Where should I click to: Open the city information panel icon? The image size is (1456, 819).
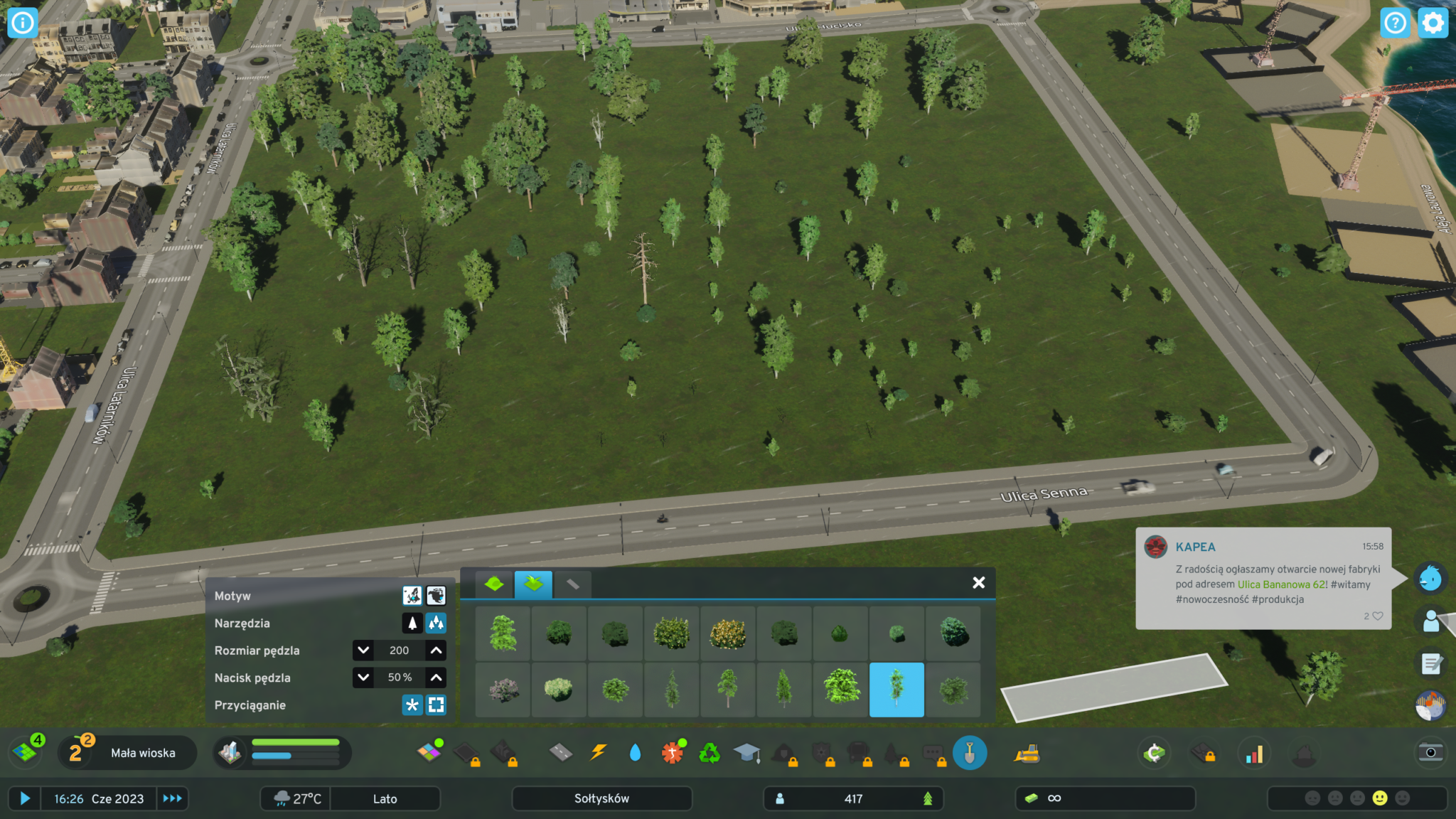tap(23, 23)
